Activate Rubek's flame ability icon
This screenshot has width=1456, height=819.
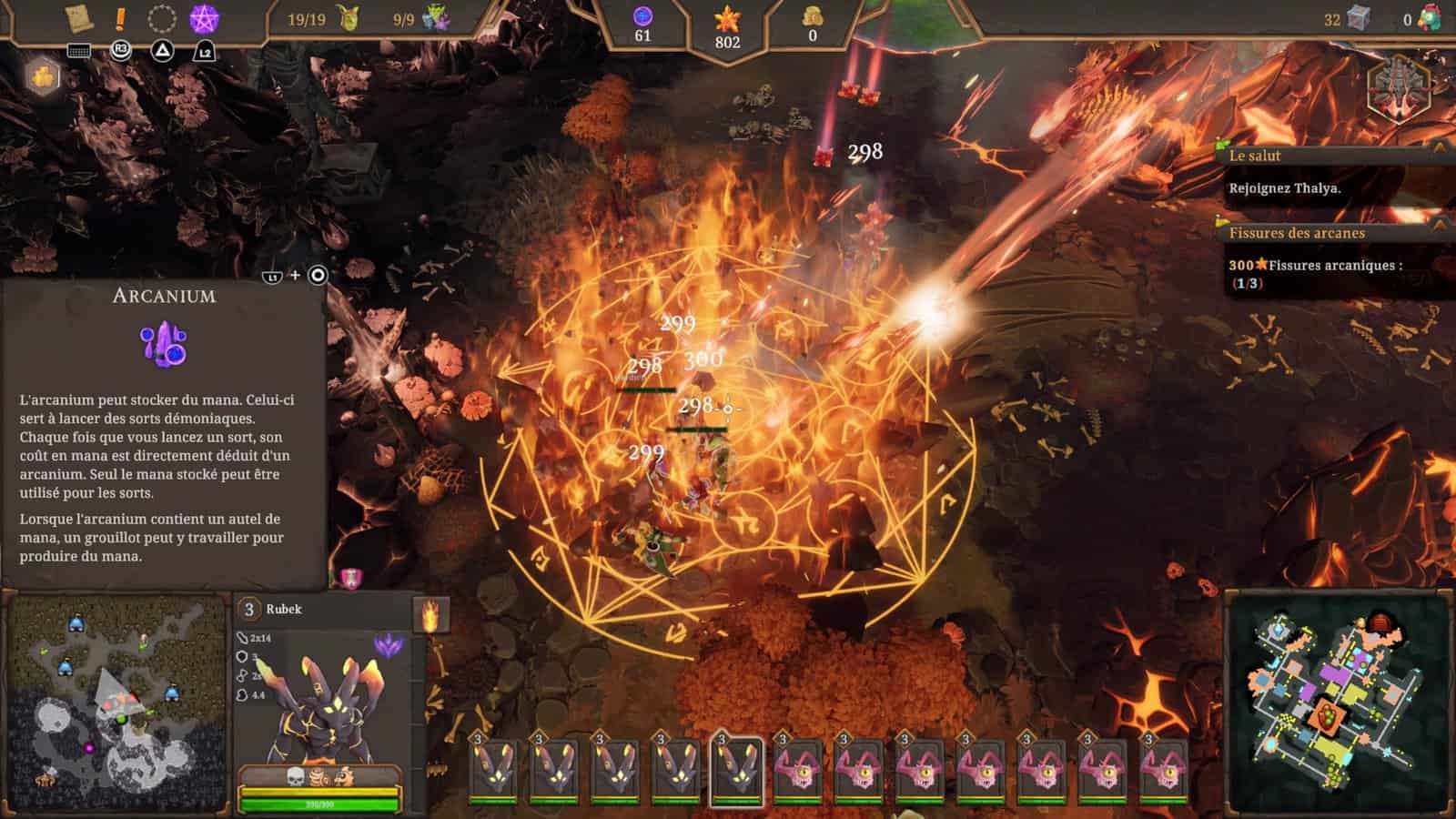[x=432, y=616]
